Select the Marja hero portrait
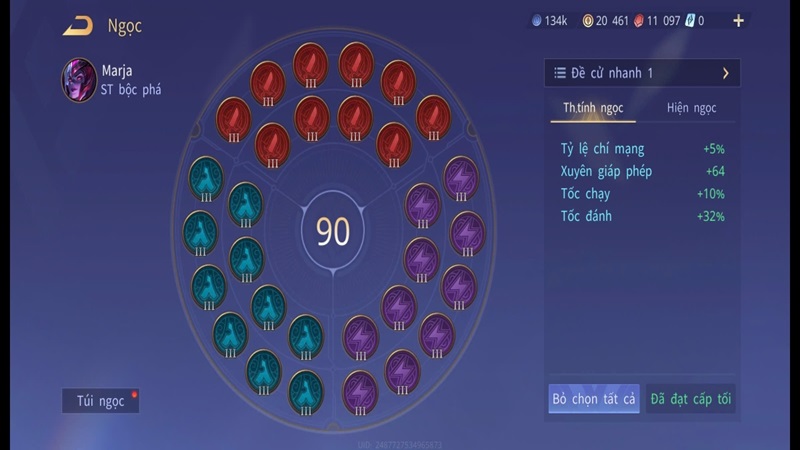Screen dimensions: 800x450 [x=79, y=79]
